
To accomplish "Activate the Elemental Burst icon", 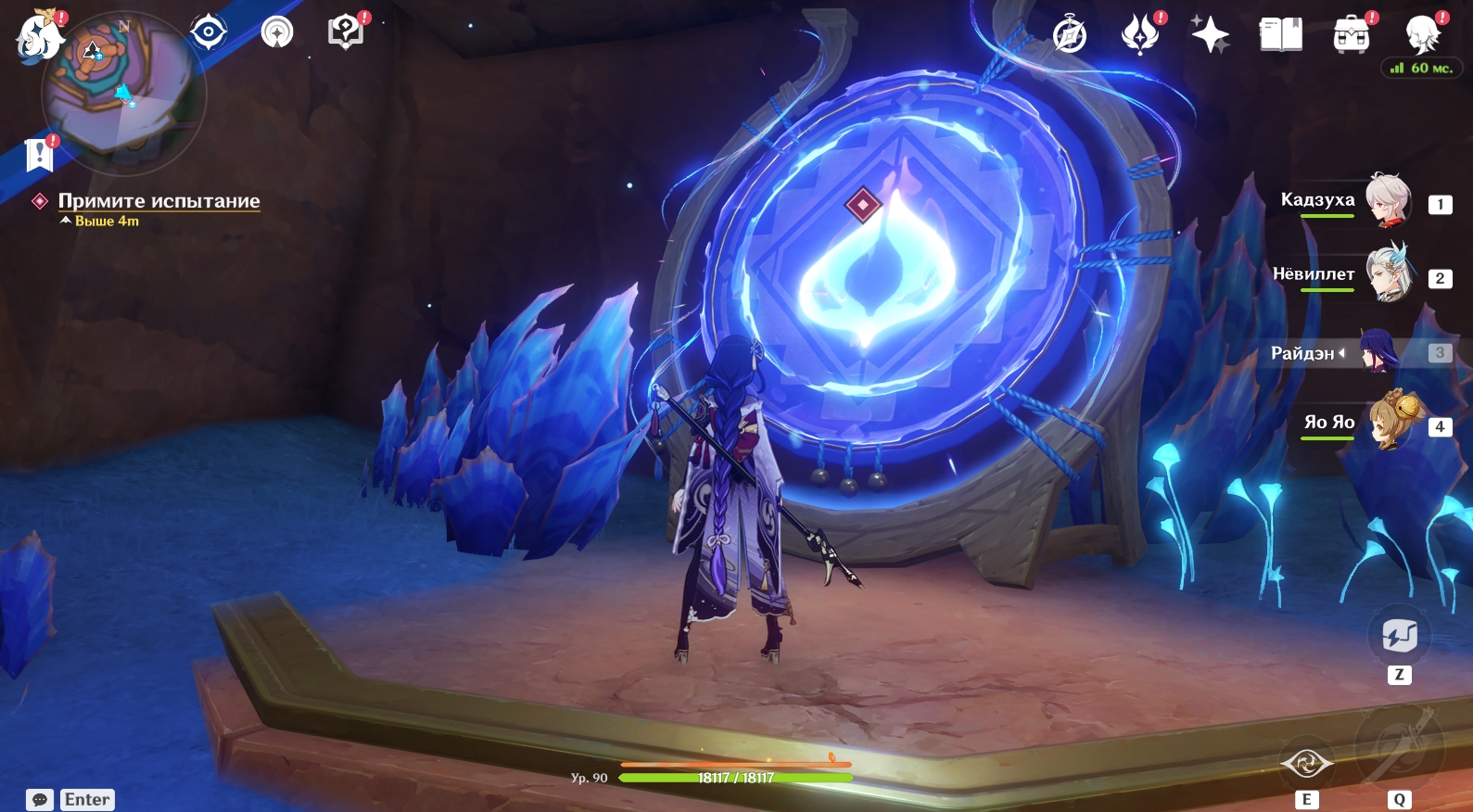I will pos(1399,747).
